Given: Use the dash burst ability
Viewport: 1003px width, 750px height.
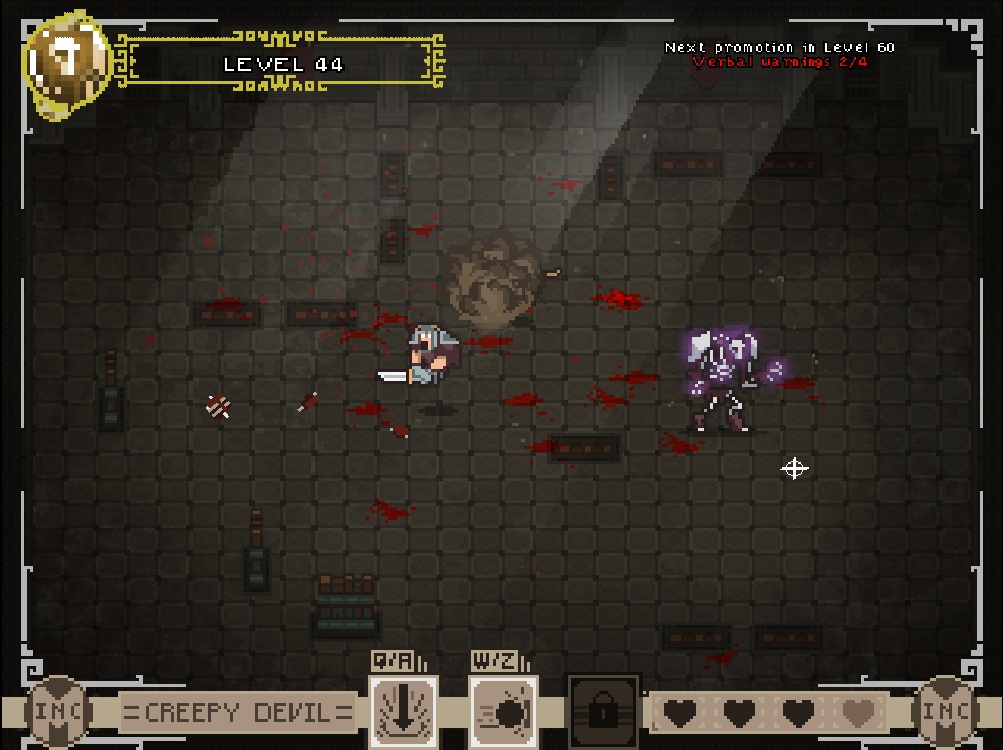Looking at the screenshot, I should tap(504, 711).
